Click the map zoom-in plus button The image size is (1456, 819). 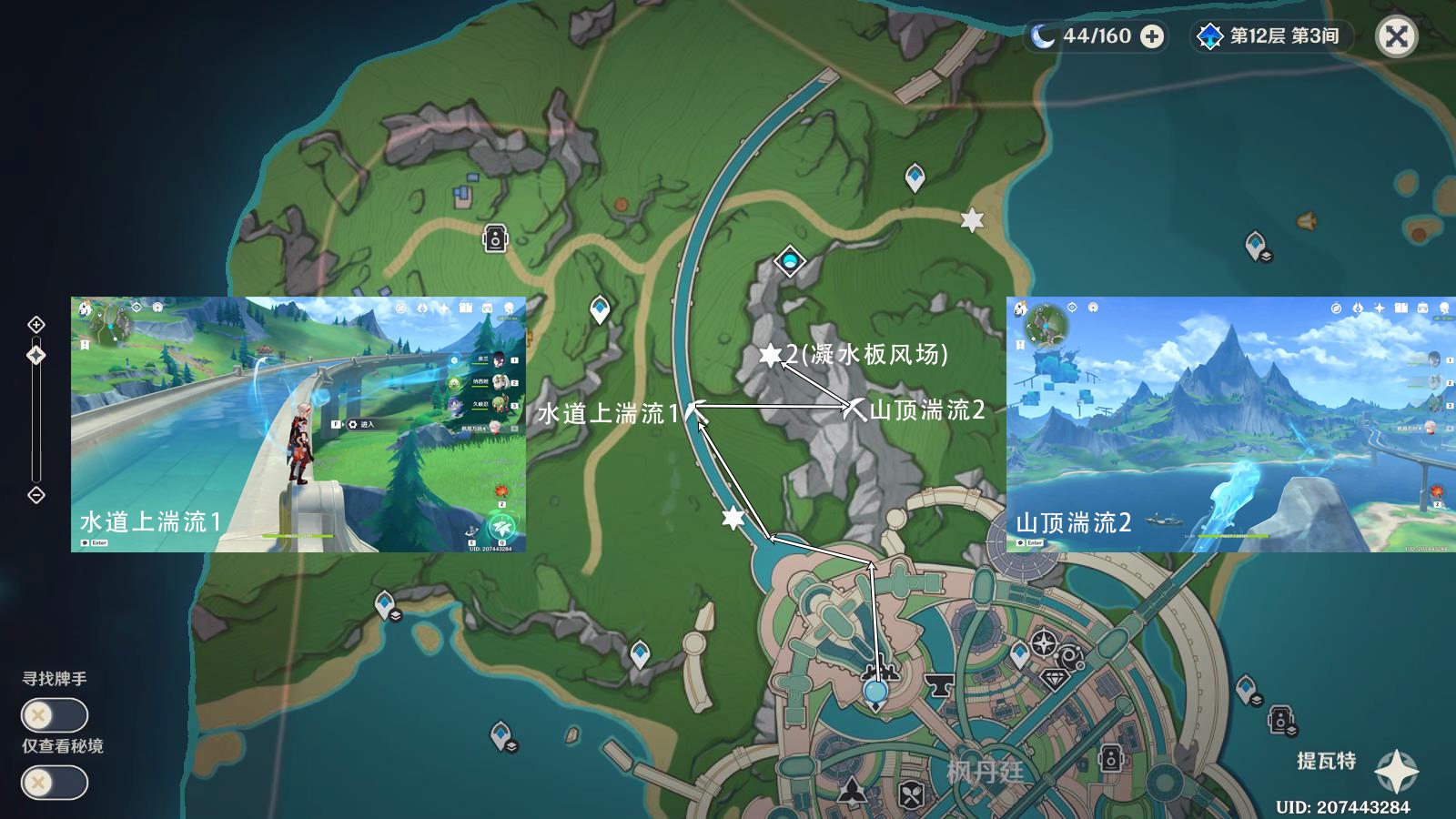[x=36, y=325]
